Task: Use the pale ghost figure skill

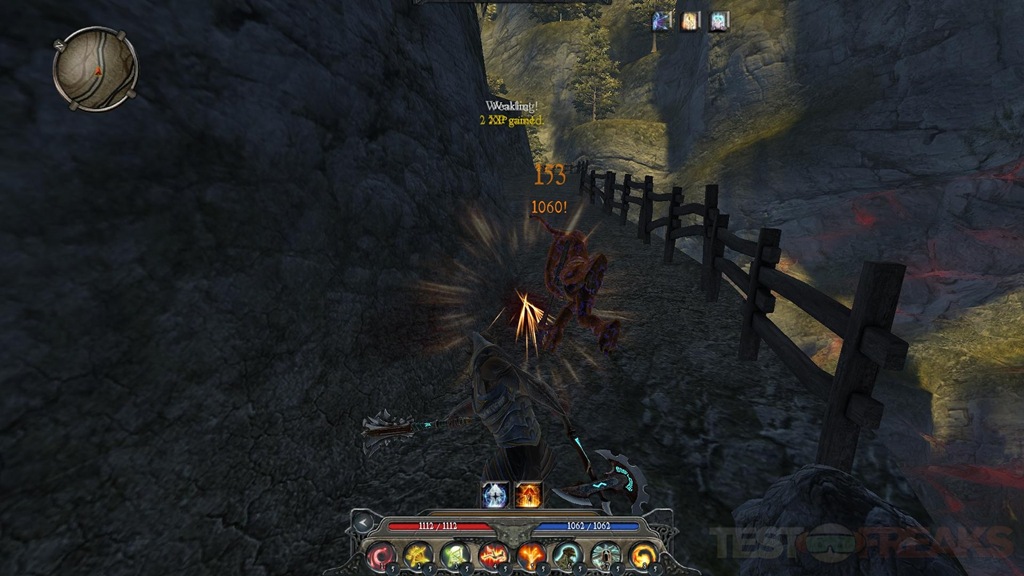Action: click(605, 555)
